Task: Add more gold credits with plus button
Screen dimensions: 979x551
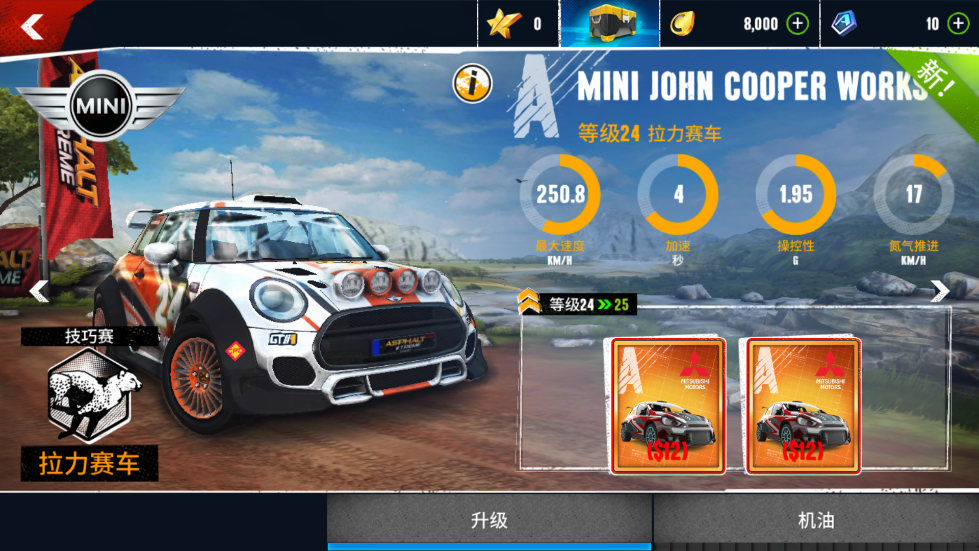Action: (x=797, y=24)
